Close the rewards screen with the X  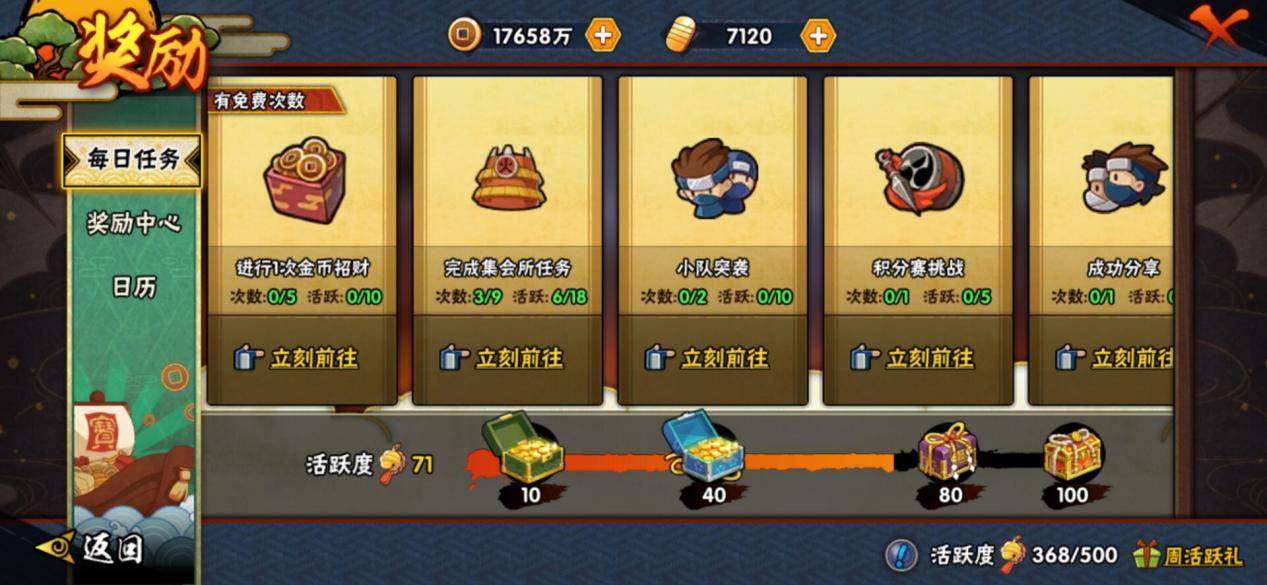pyautogui.click(x=1217, y=26)
